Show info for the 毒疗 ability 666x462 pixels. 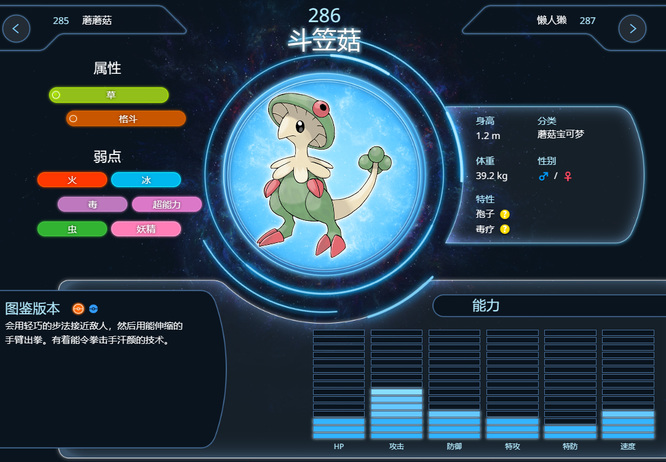pos(505,230)
